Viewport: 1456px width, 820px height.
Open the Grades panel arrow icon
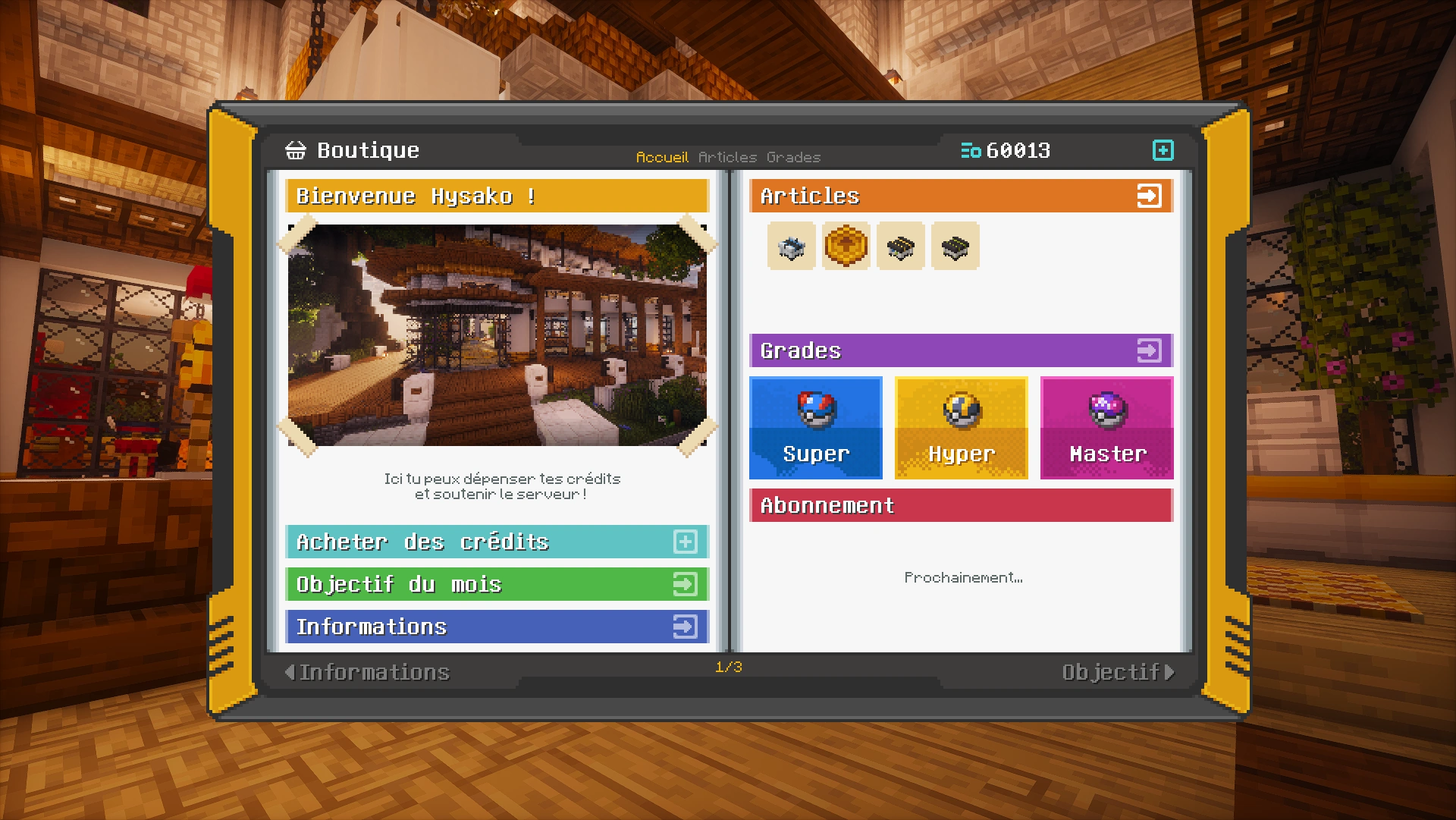tap(1150, 350)
